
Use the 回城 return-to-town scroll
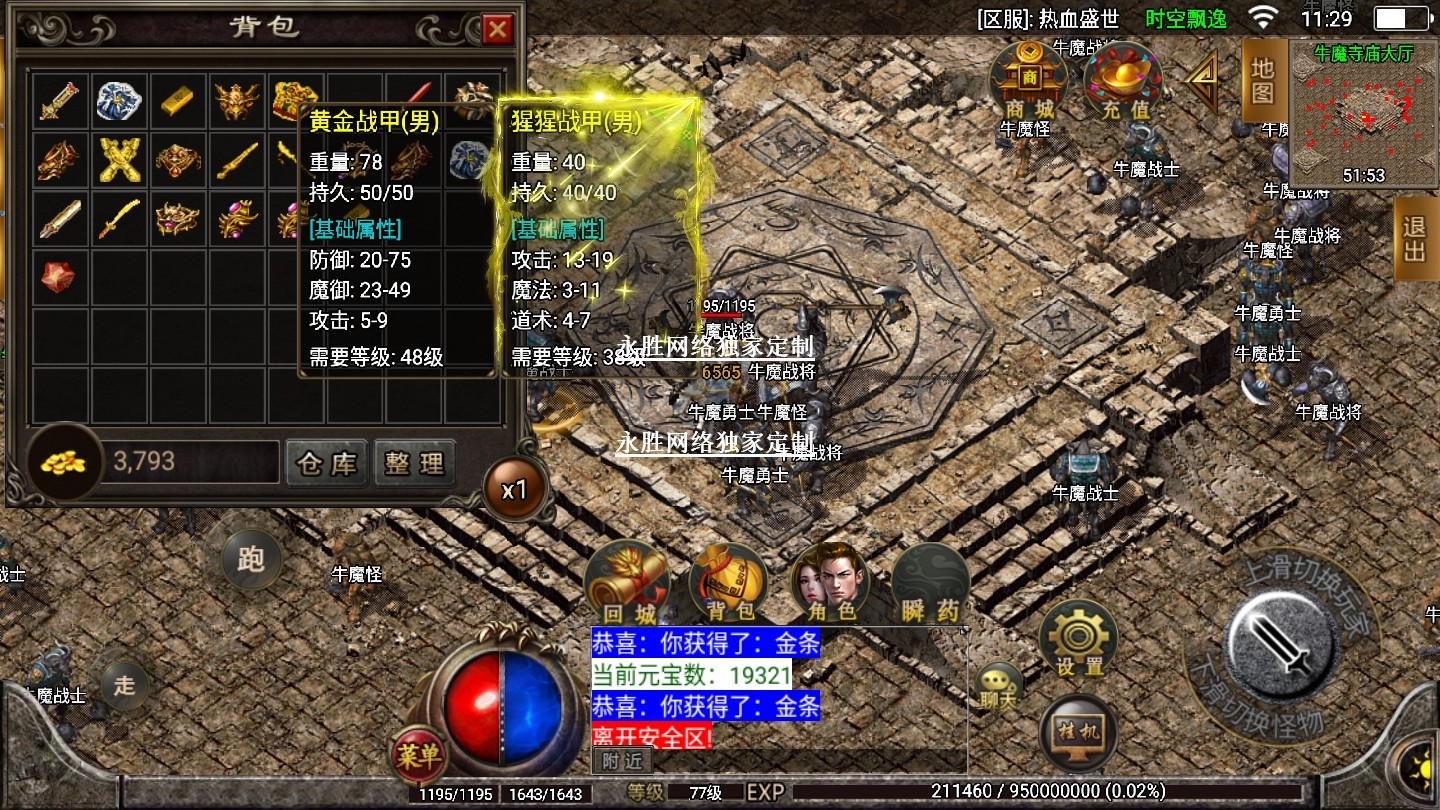[627, 583]
